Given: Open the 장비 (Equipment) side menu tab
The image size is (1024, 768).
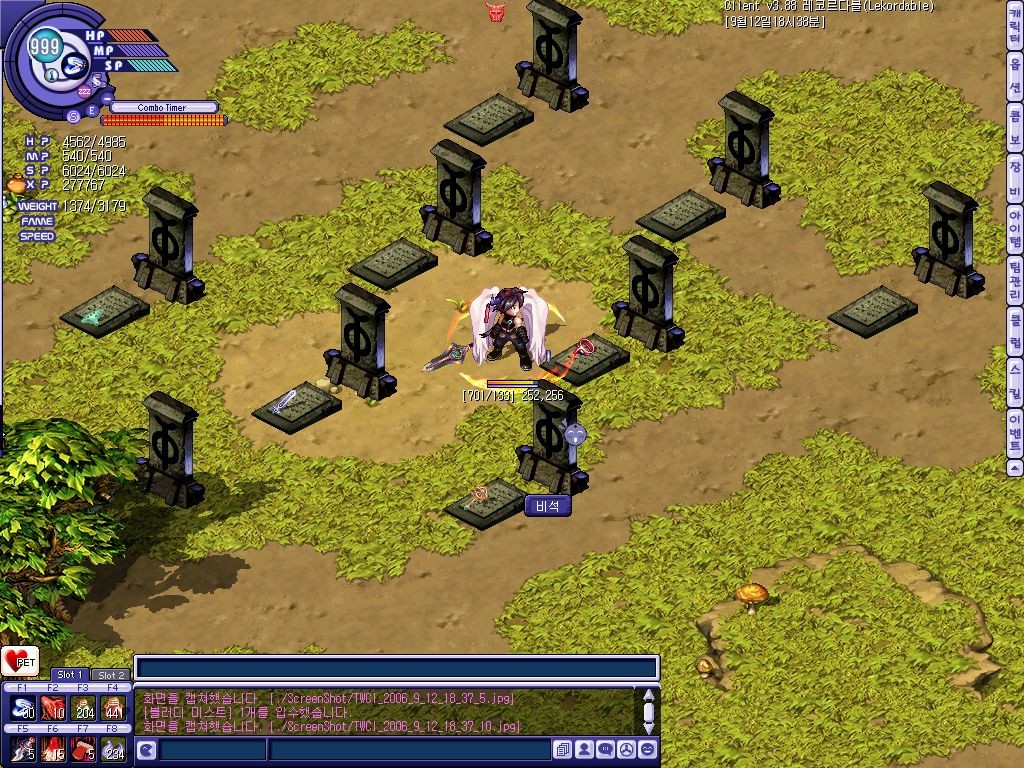Looking at the screenshot, I should [x=1014, y=179].
